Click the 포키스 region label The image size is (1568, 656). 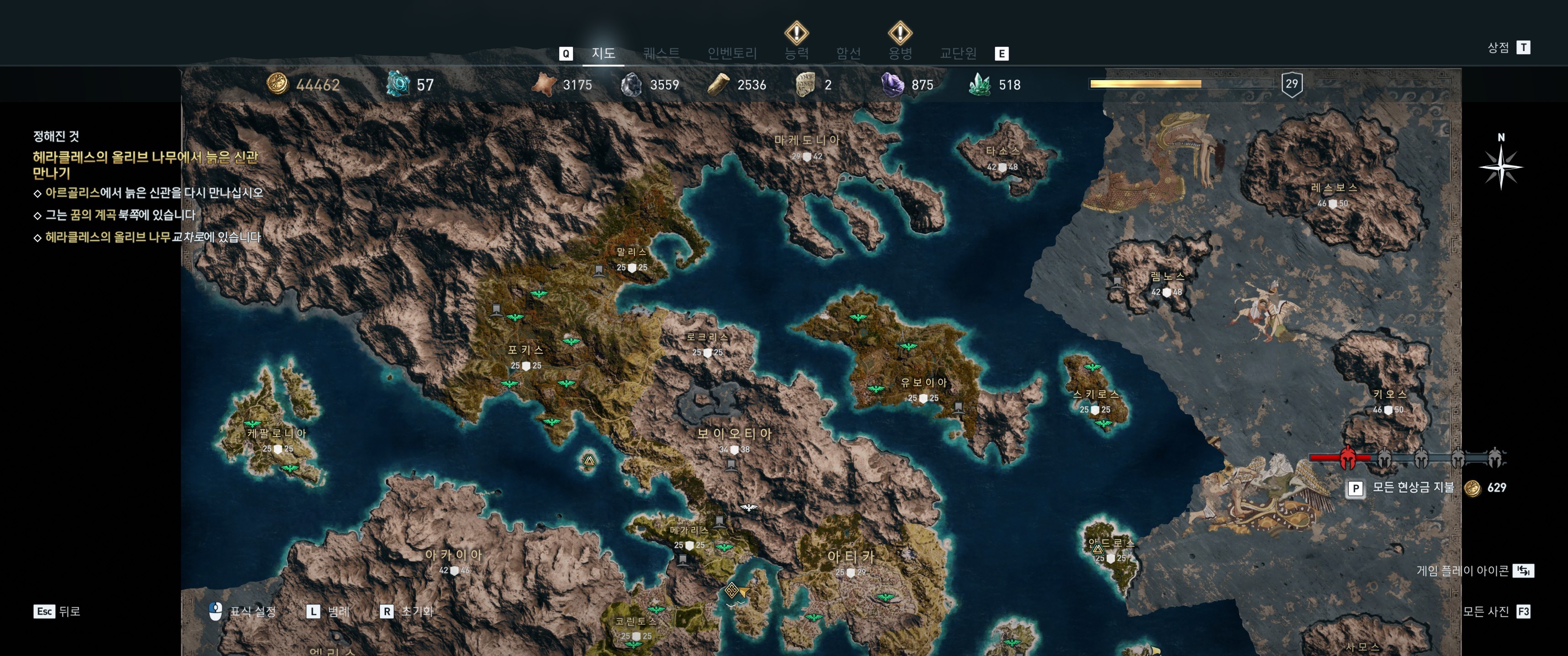(x=525, y=350)
